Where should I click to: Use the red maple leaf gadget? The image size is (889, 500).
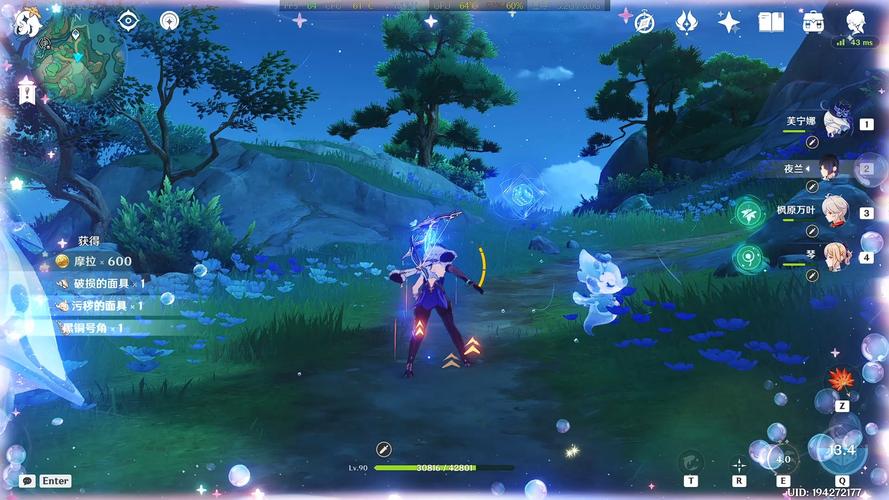(x=841, y=381)
